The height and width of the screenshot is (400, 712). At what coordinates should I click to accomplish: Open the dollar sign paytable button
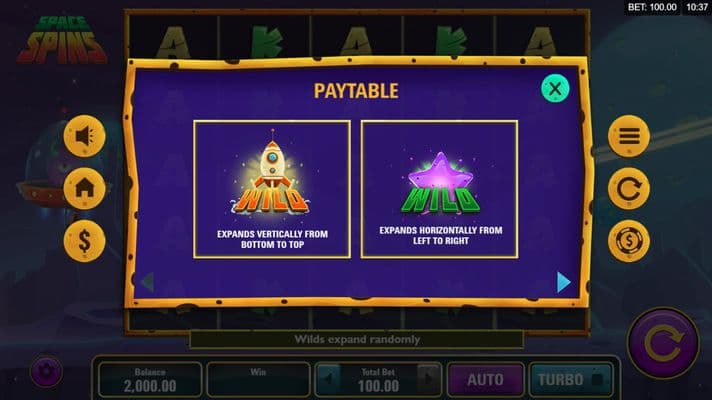tap(84, 241)
